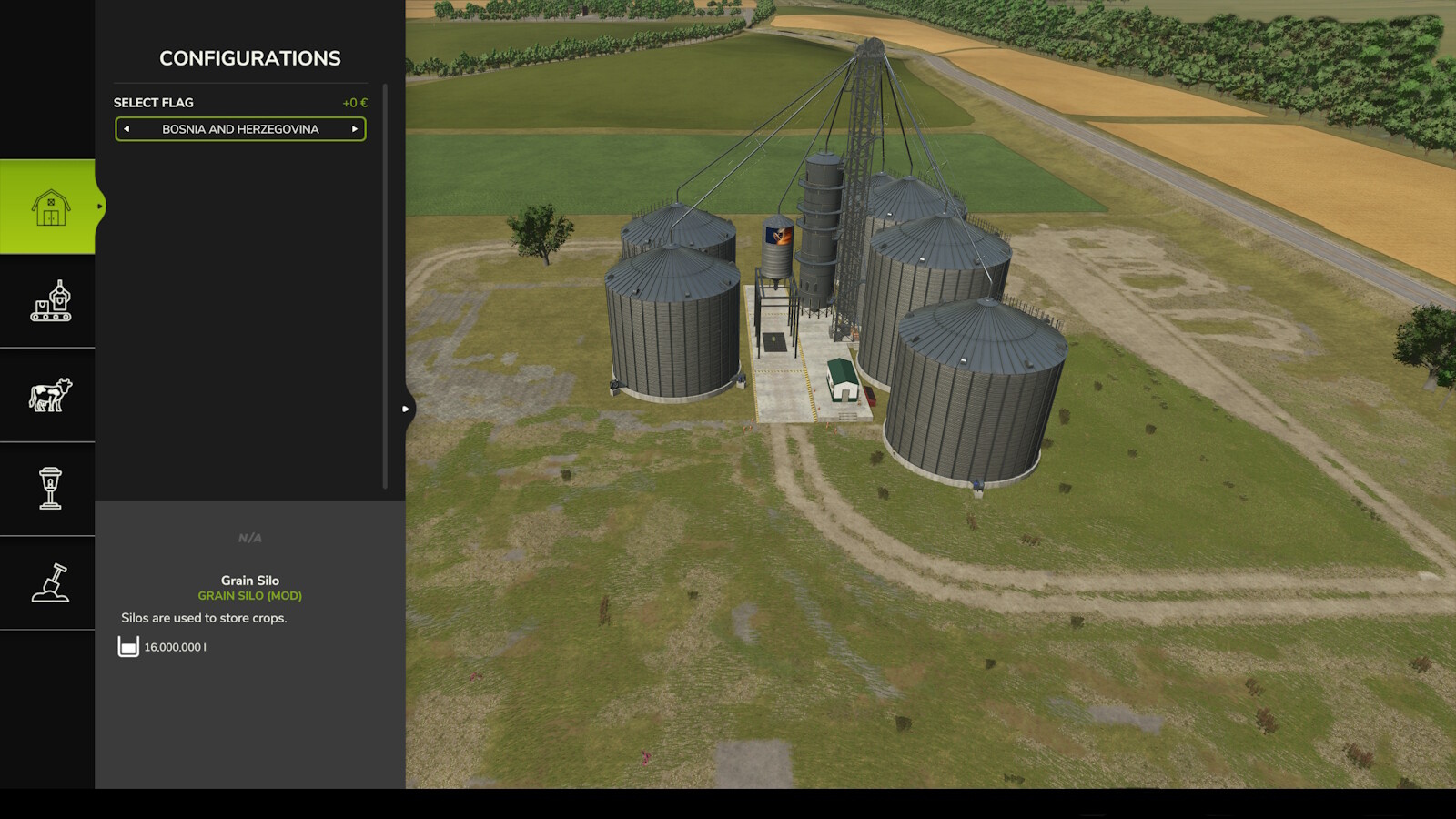Open the production facilities conveyor icon
The width and height of the screenshot is (1456, 819).
pyautogui.click(x=50, y=302)
